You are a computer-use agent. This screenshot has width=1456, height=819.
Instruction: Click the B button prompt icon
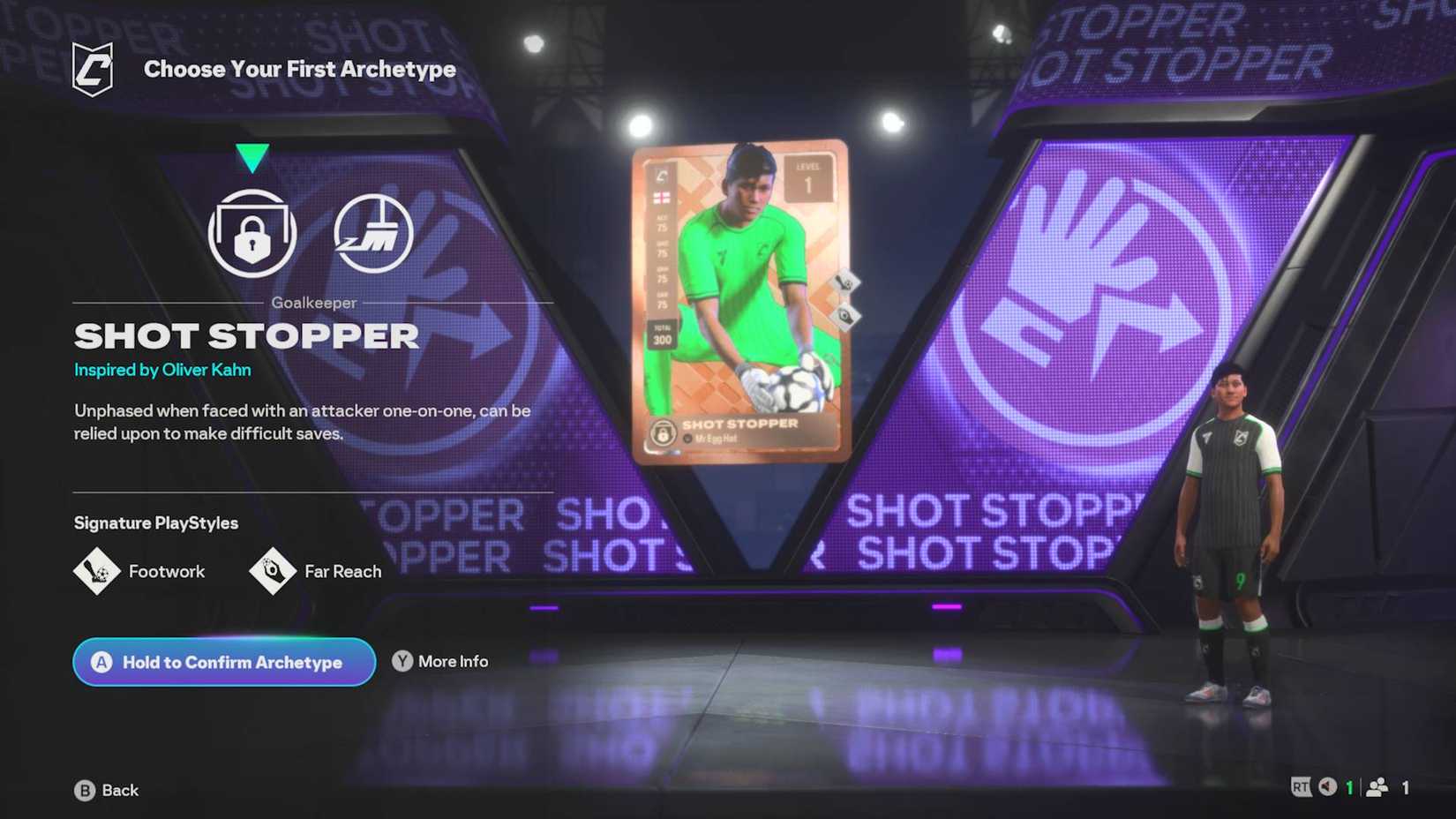[83, 790]
